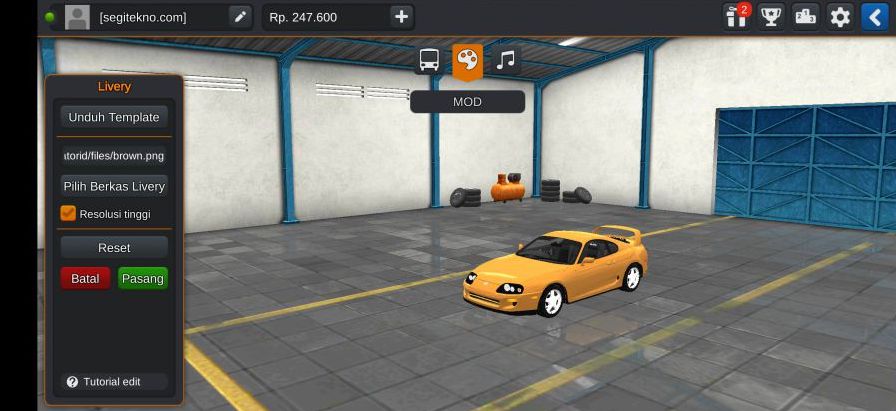Click the player profile avatar
The image size is (896, 411).
(x=77, y=17)
